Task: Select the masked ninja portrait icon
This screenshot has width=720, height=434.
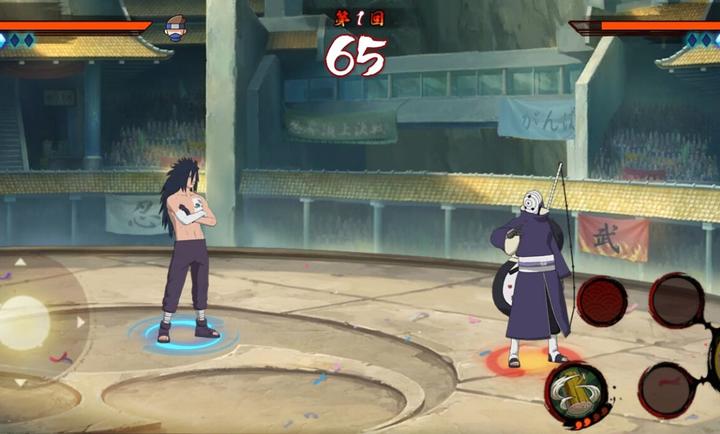Action: tap(176, 27)
